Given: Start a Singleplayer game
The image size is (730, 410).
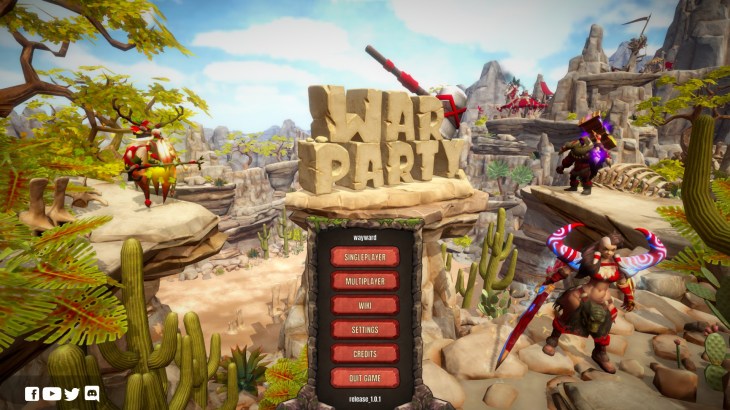Looking at the screenshot, I should point(365,257).
